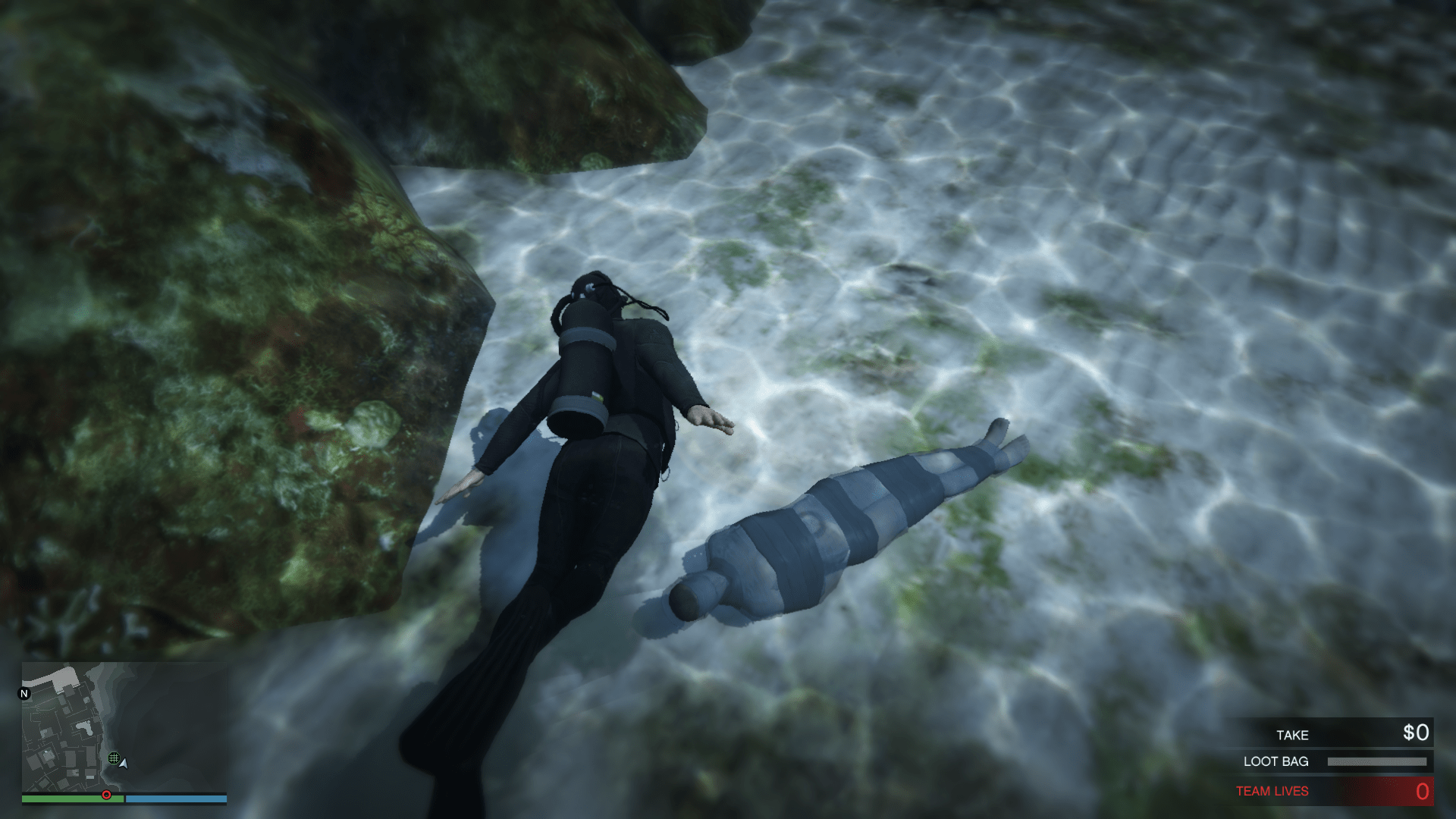
Task: Click the TEAM LIVES counter showing 0
Action: click(1423, 792)
